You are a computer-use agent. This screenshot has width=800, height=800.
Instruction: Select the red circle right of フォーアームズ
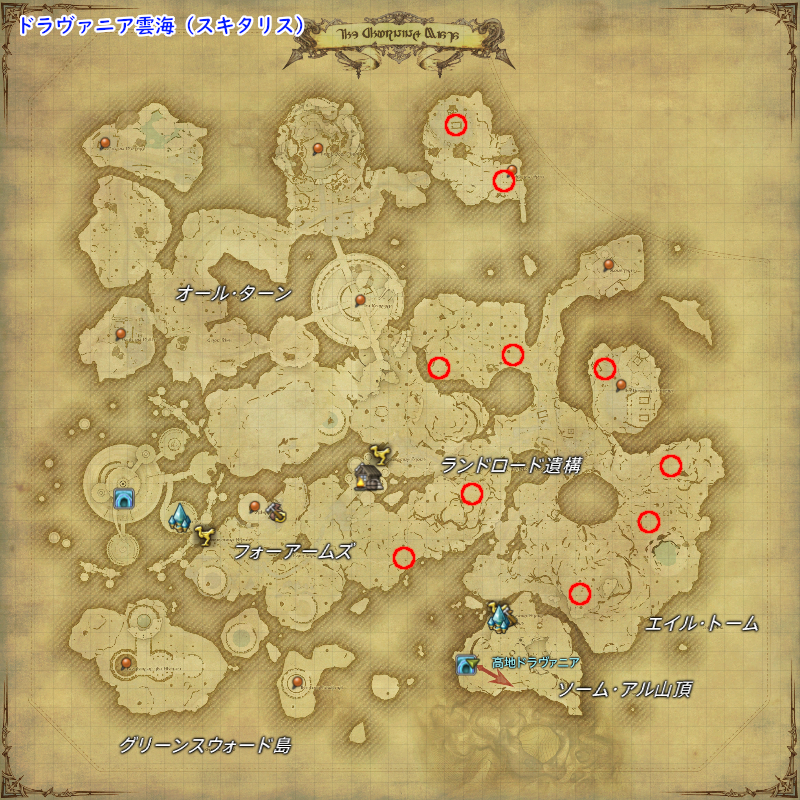[x=404, y=557]
